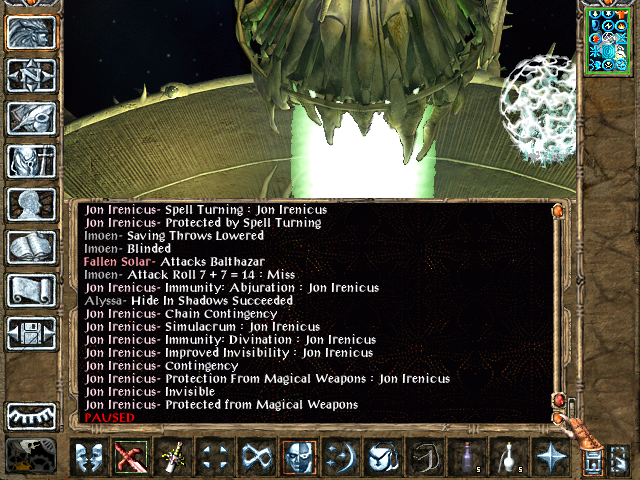The width and height of the screenshot is (640, 480).
Task: Open the mage spellbook
Action: pyautogui.click(x=31, y=247)
